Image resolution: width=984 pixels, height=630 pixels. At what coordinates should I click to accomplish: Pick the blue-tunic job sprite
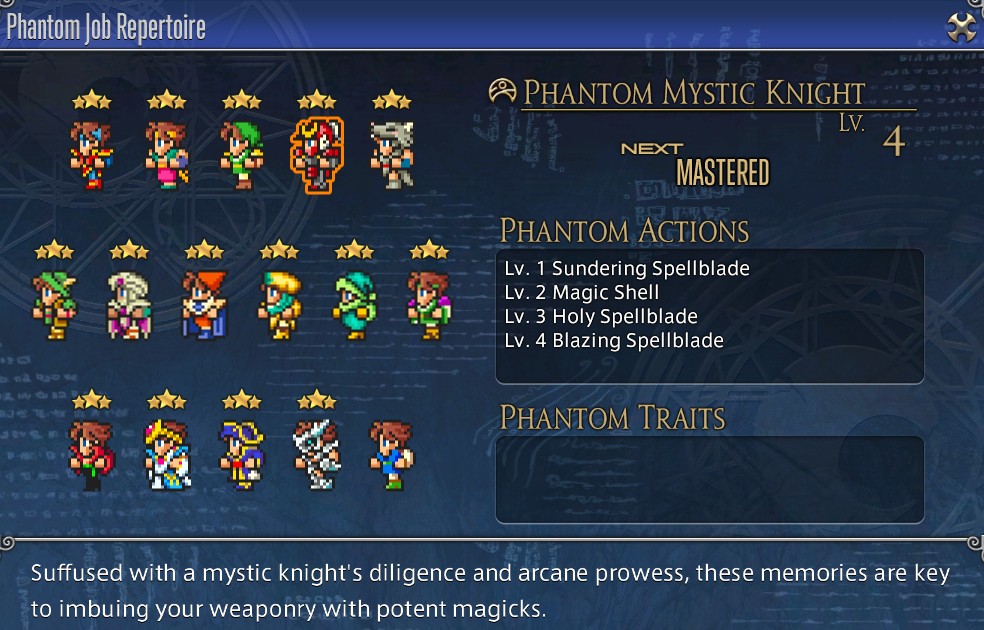pos(391,455)
